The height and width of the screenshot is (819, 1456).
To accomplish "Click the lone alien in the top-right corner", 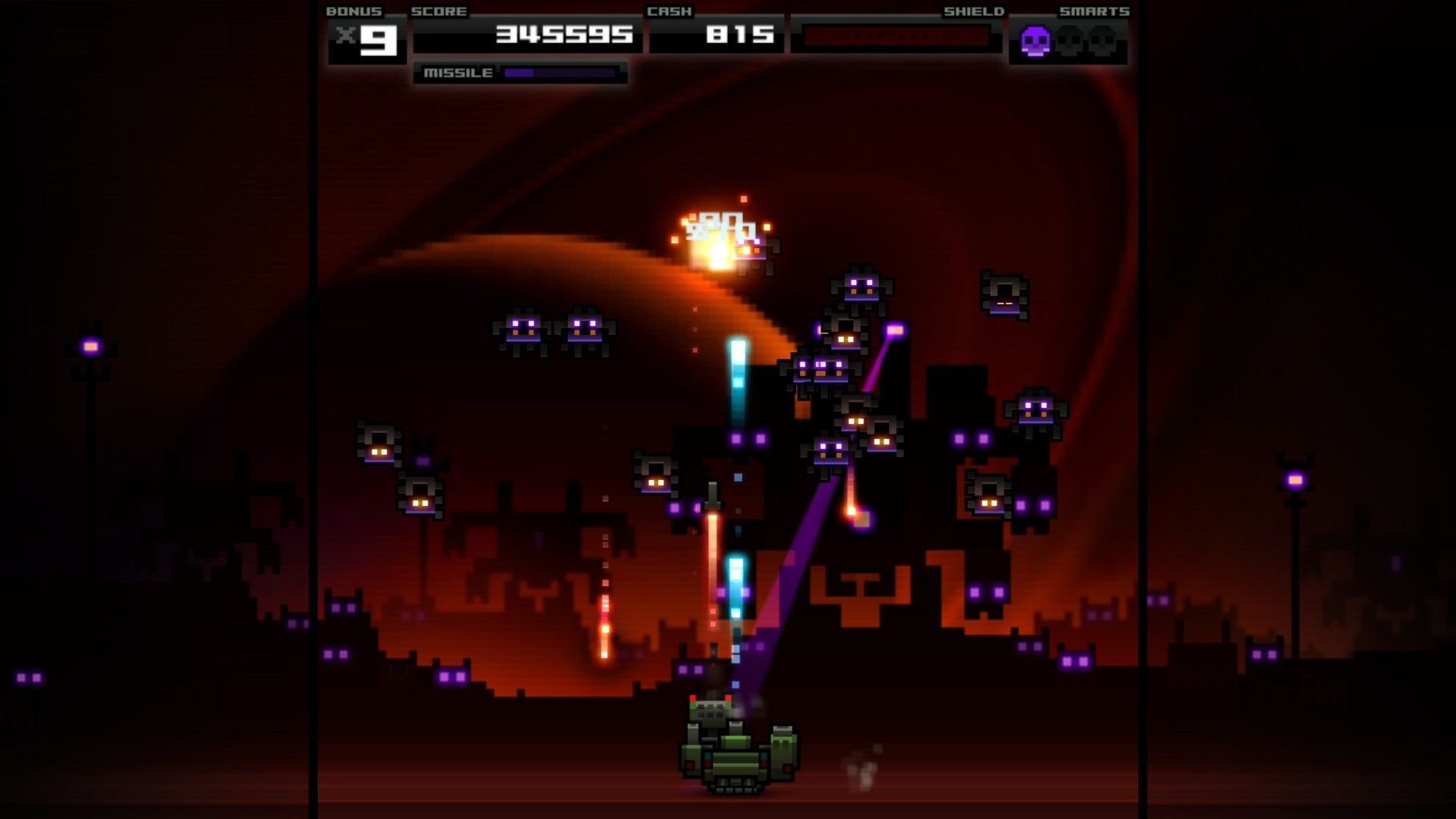I will tap(1006, 296).
